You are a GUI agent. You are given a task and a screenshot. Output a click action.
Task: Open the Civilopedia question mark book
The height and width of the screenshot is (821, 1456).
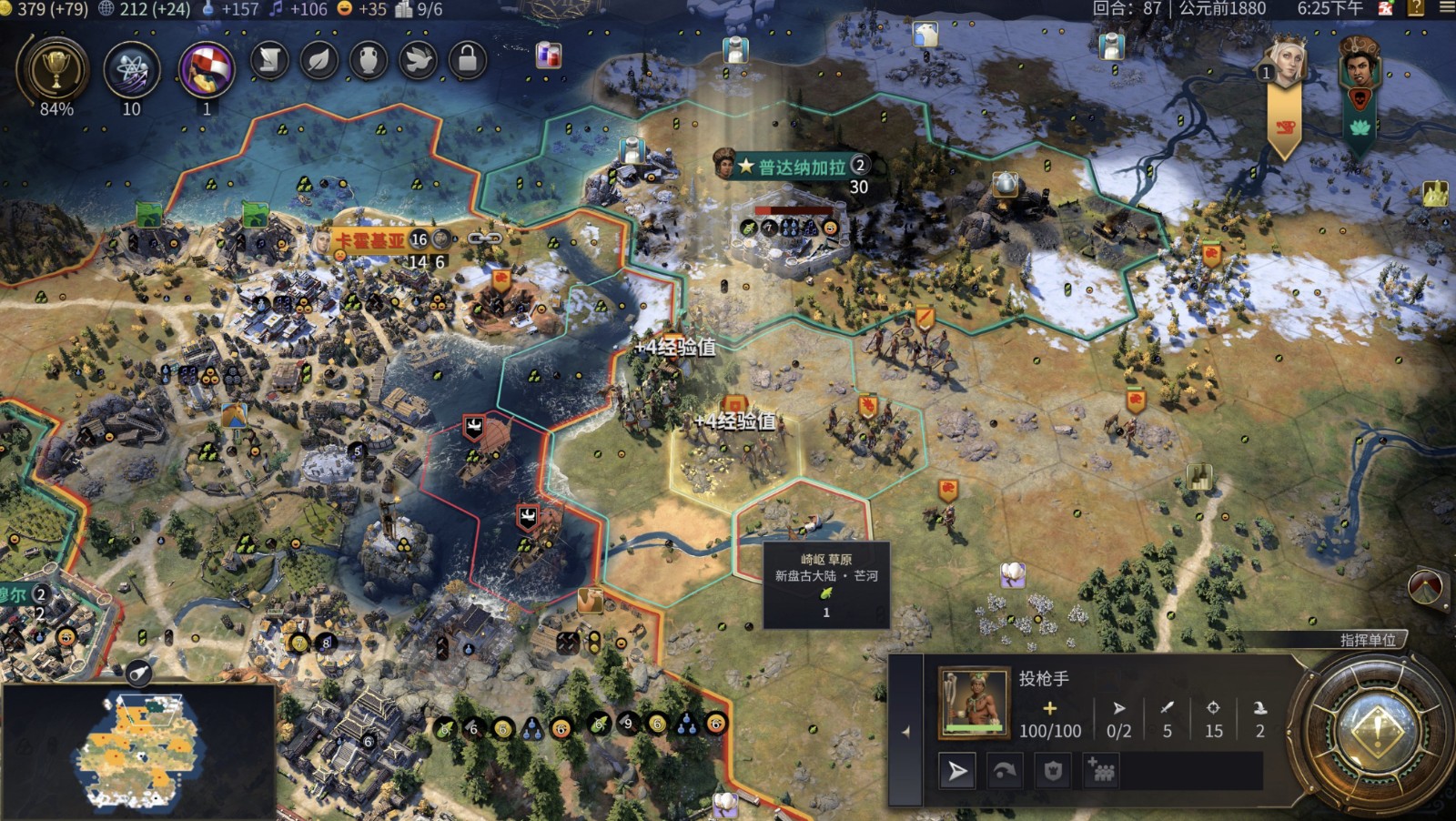1416,9
